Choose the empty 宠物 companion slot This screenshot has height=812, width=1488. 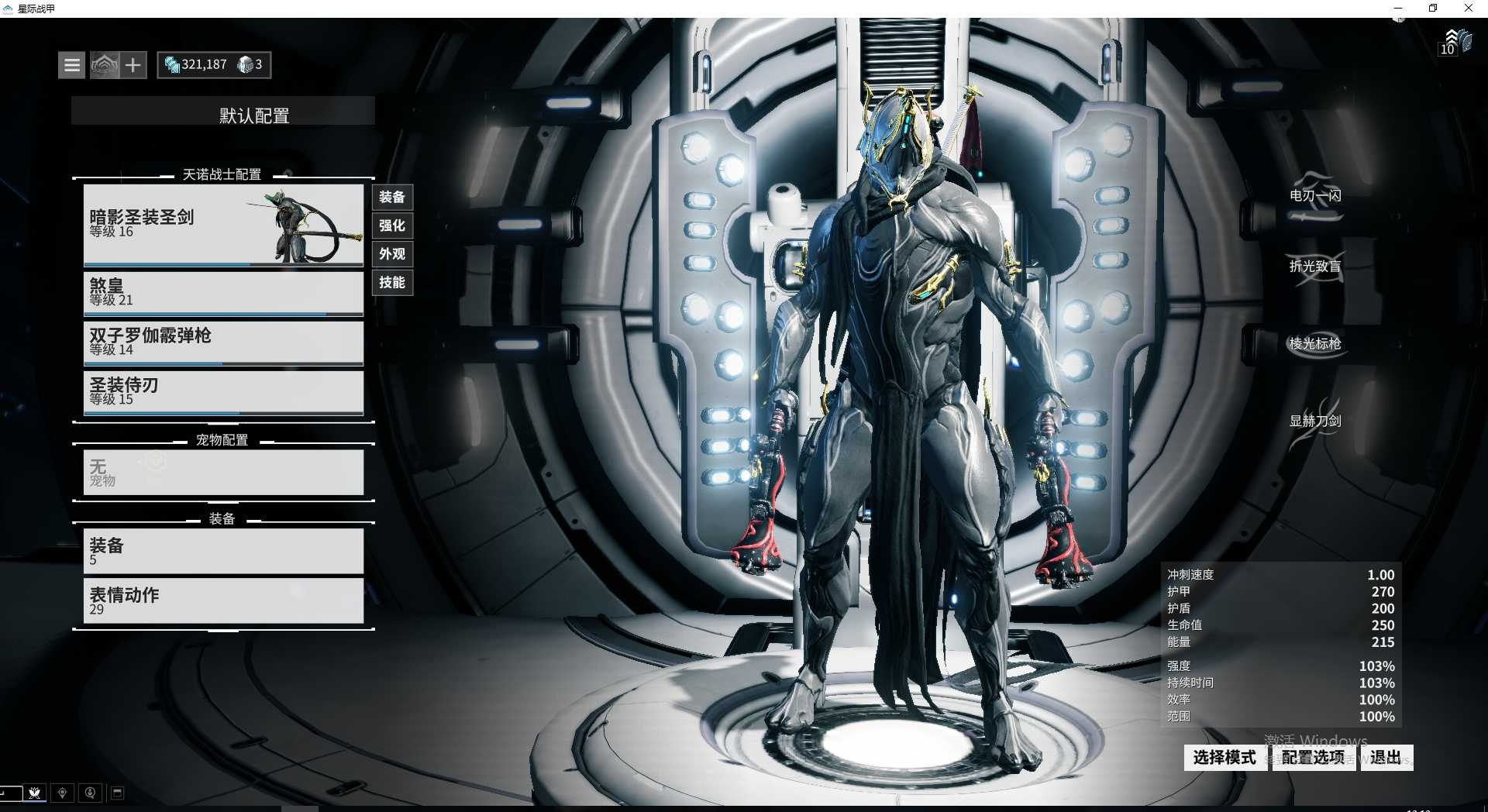pos(222,472)
